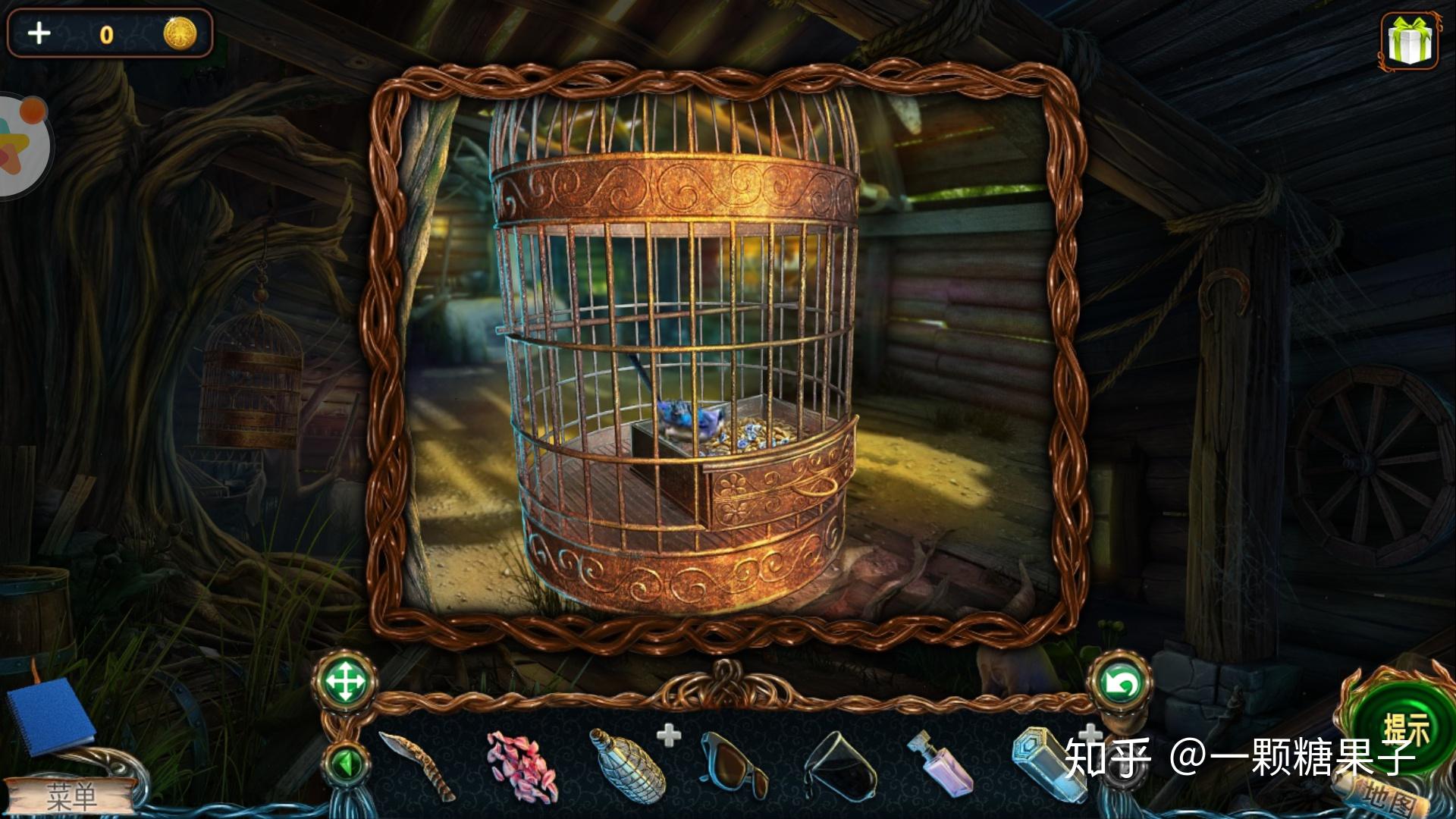Open the green gift box

tap(1409, 41)
